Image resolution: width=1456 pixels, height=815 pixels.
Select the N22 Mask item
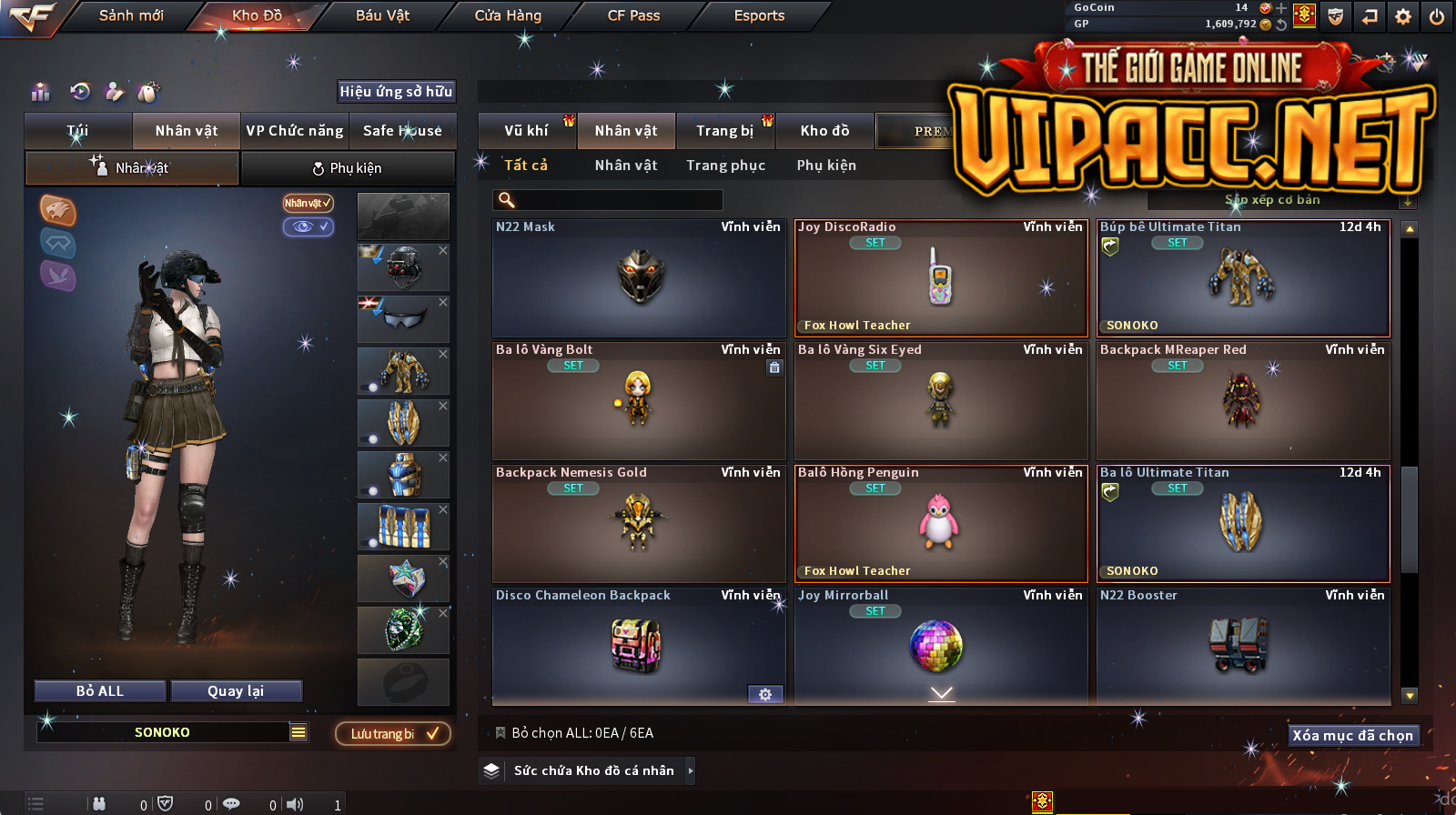coord(639,278)
